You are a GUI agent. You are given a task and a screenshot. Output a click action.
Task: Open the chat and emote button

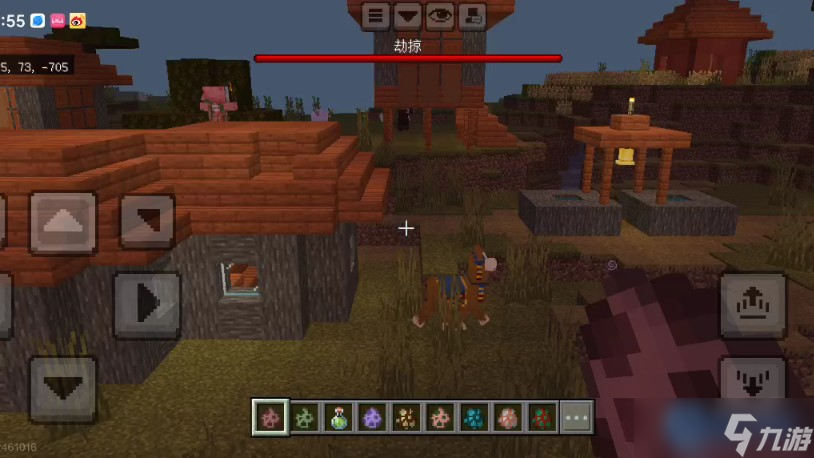coord(471,16)
